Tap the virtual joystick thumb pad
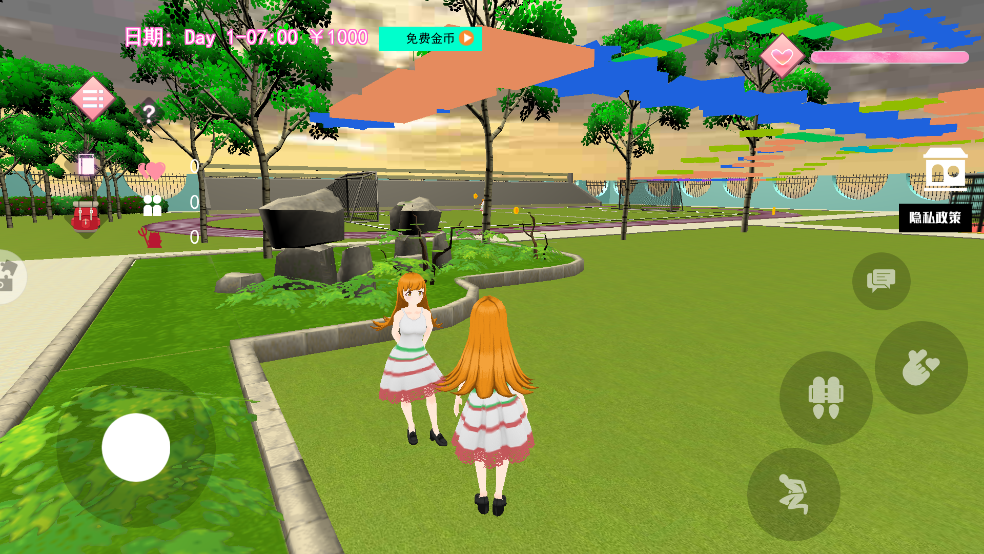The width and height of the screenshot is (984, 554). pyautogui.click(x=136, y=447)
